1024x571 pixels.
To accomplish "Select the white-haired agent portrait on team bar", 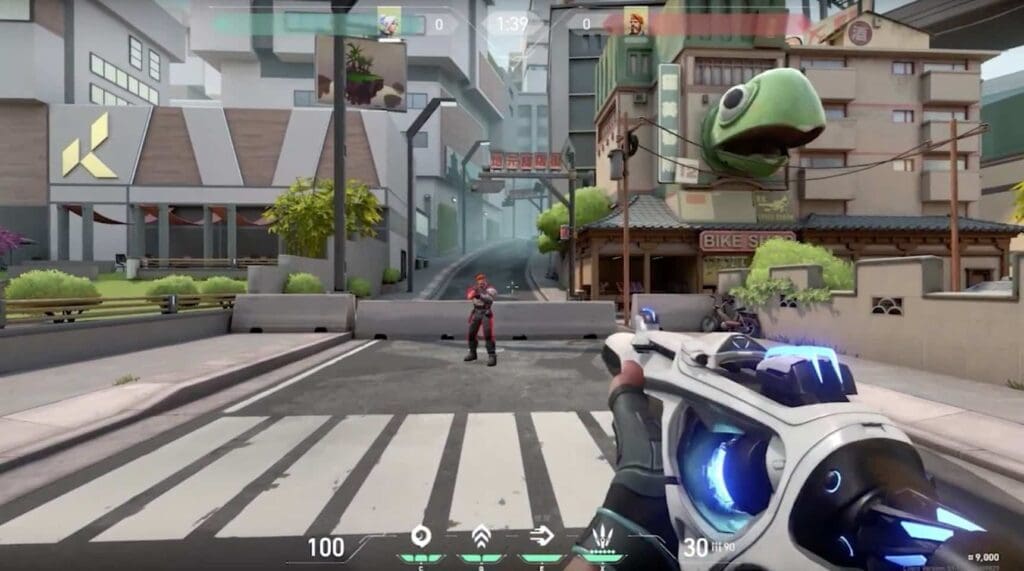I will (388, 21).
